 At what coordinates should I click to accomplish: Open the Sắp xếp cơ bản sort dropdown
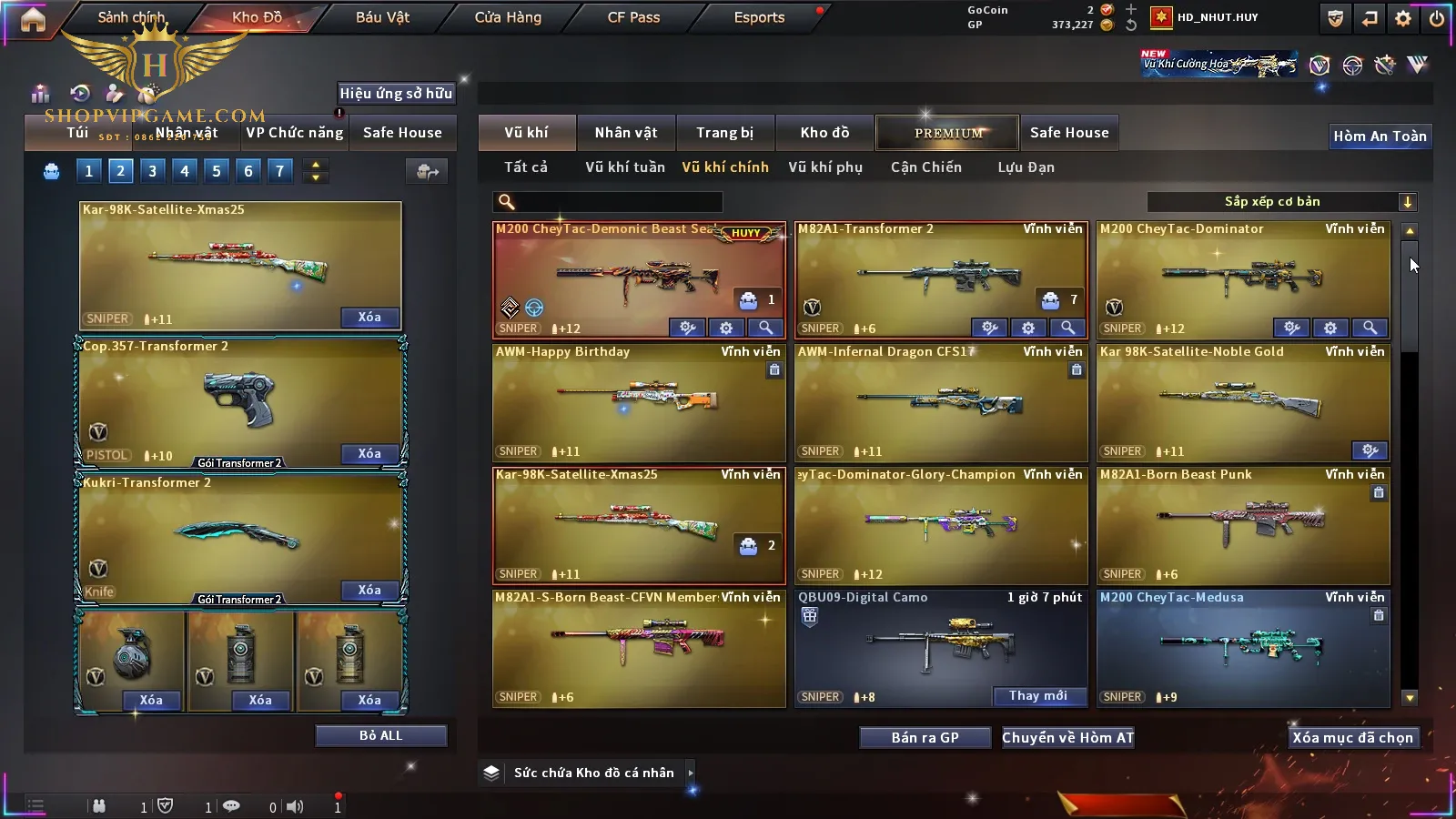[1281, 202]
